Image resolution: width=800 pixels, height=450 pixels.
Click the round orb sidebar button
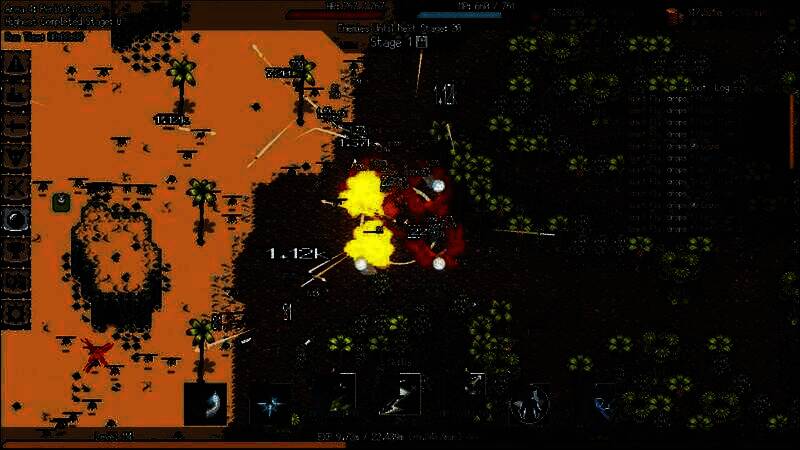(x=17, y=219)
